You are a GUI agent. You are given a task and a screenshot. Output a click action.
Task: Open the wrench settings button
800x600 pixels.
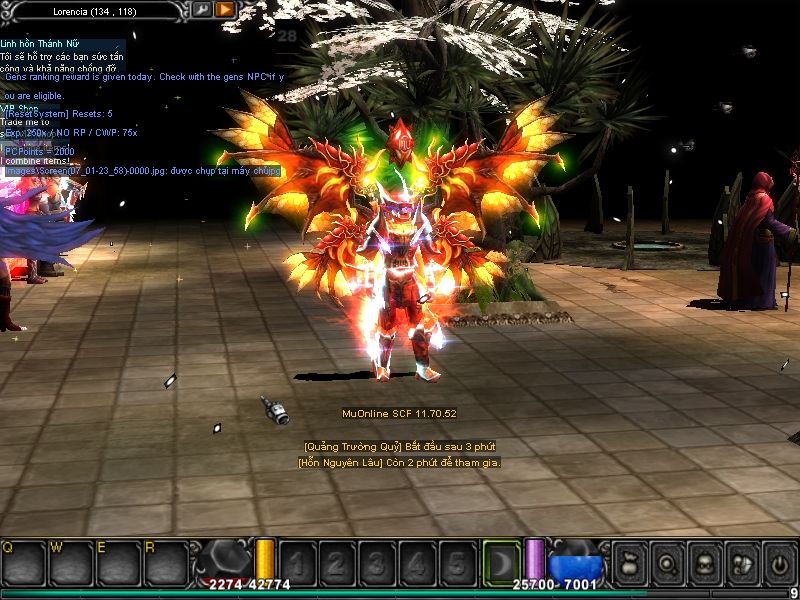[x=201, y=9]
